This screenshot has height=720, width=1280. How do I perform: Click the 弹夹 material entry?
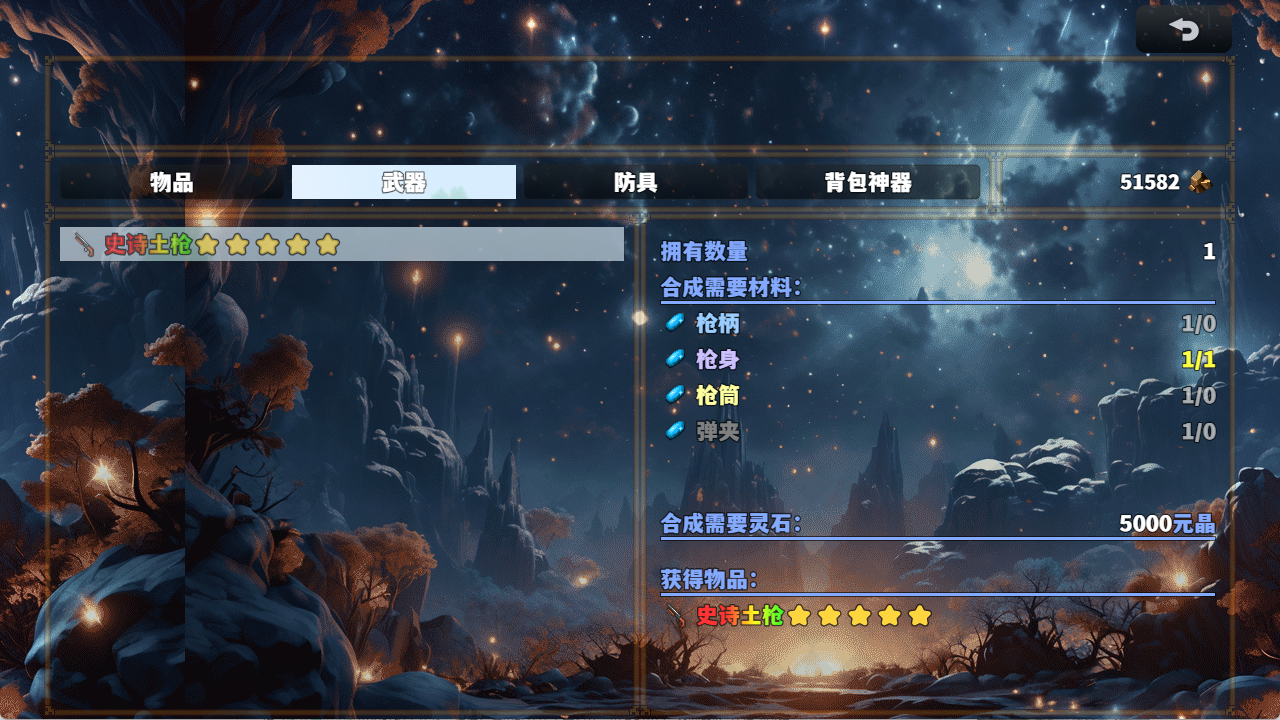click(x=718, y=431)
